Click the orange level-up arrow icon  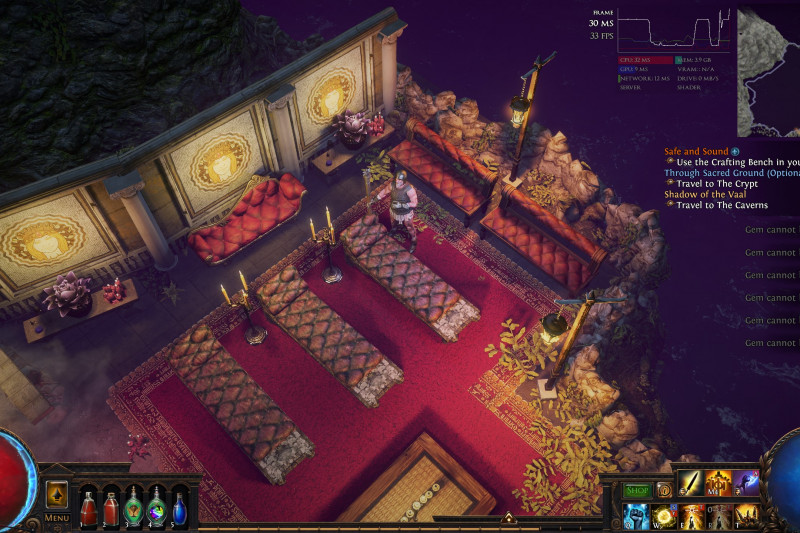(x=56, y=494)
